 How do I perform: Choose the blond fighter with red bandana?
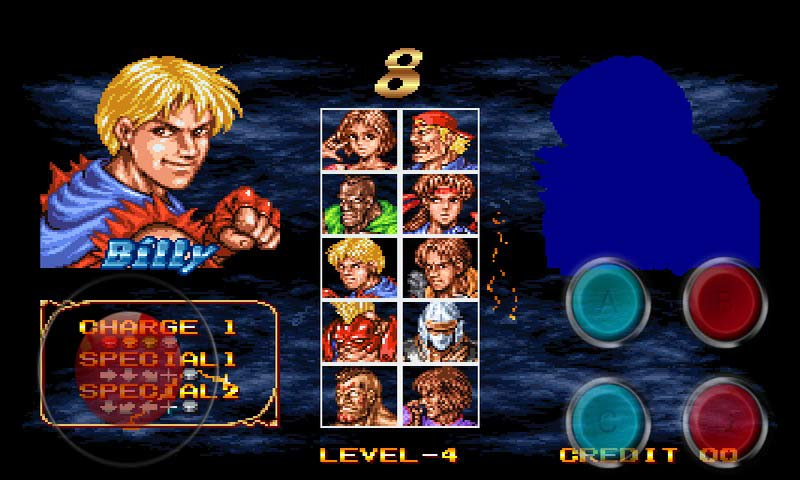[440, 140]
